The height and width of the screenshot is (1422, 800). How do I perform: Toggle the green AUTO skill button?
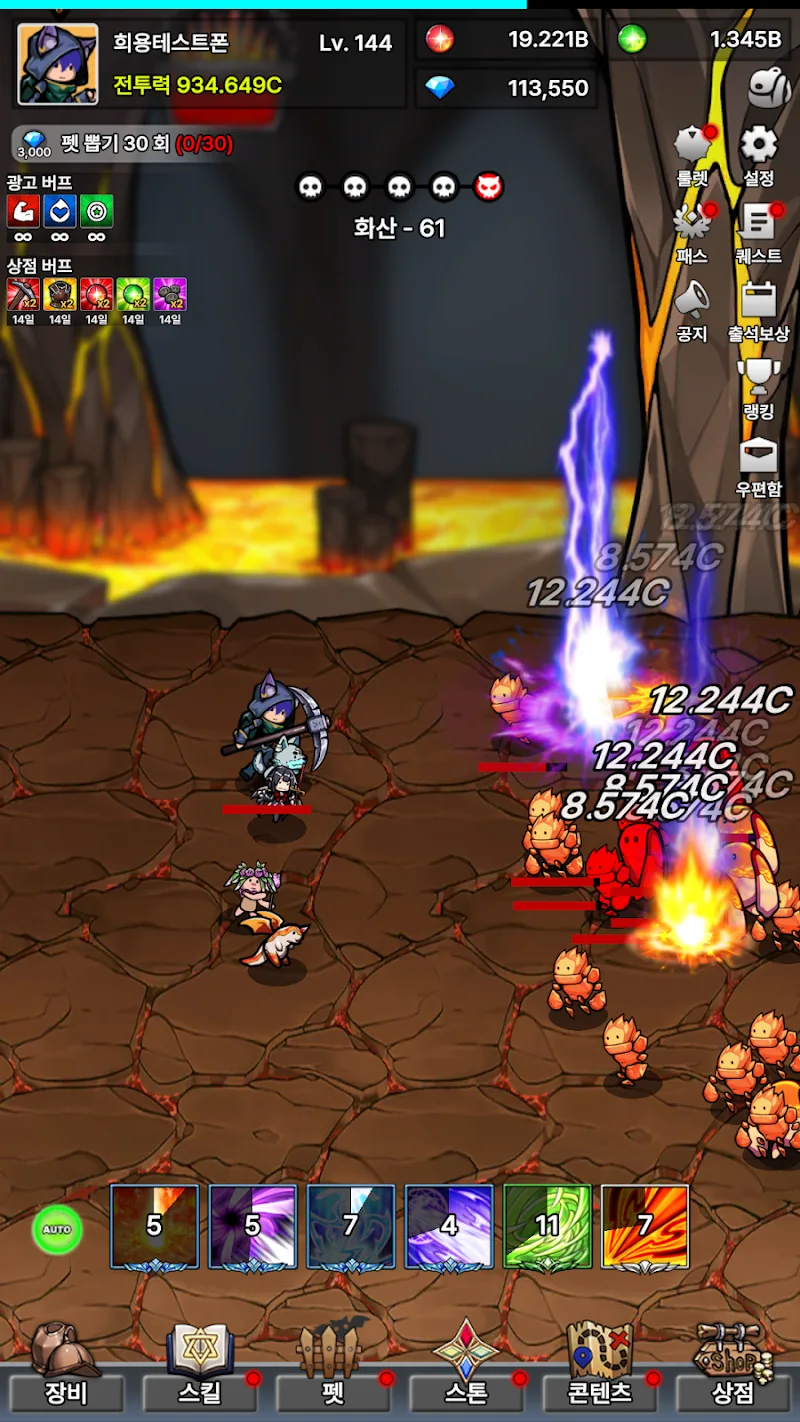[57, 1229]
